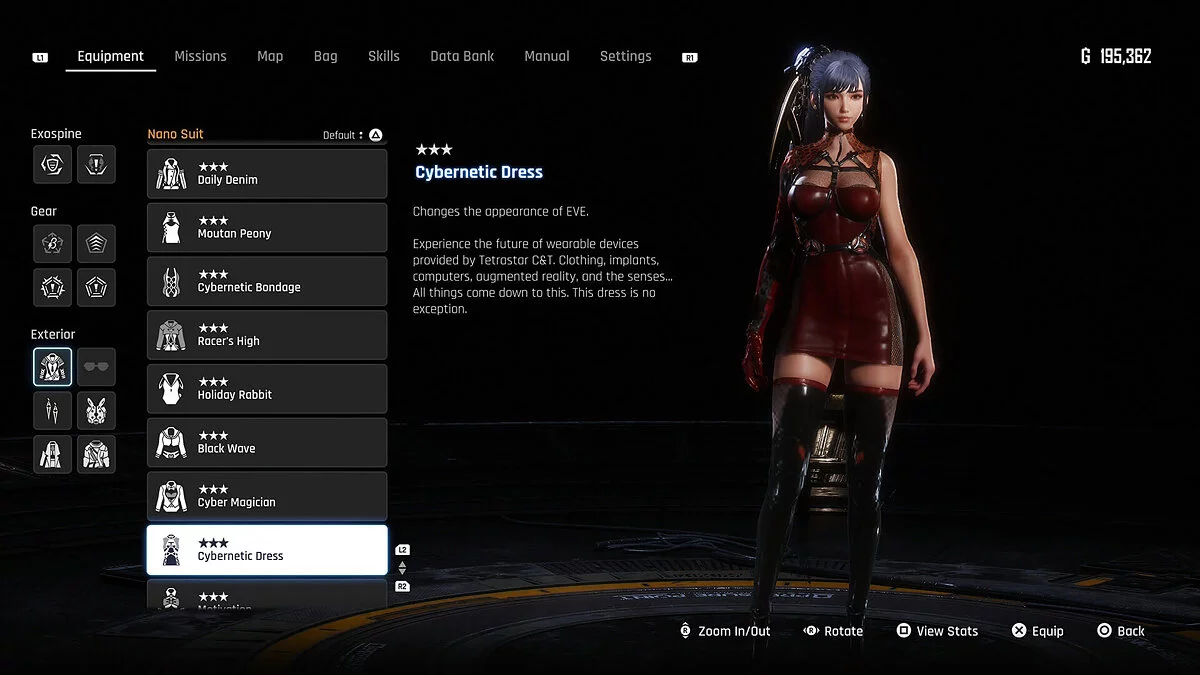The height and width of the screenshot is (675, 1200).
Task: Choose the Cyber Magician outfit
Action: (x=267, y=497)
